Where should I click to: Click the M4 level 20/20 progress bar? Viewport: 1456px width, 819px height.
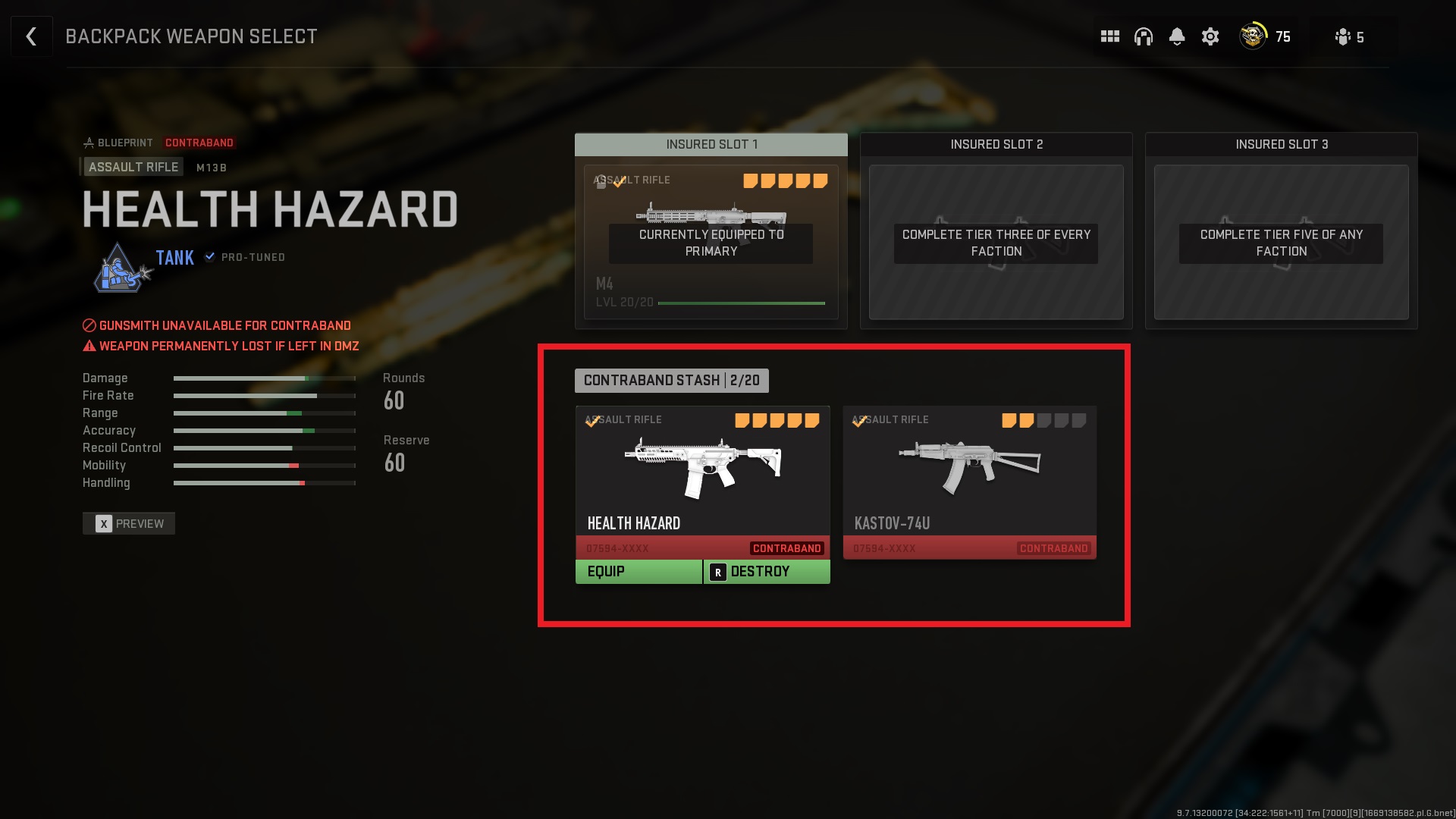point(741,302)
